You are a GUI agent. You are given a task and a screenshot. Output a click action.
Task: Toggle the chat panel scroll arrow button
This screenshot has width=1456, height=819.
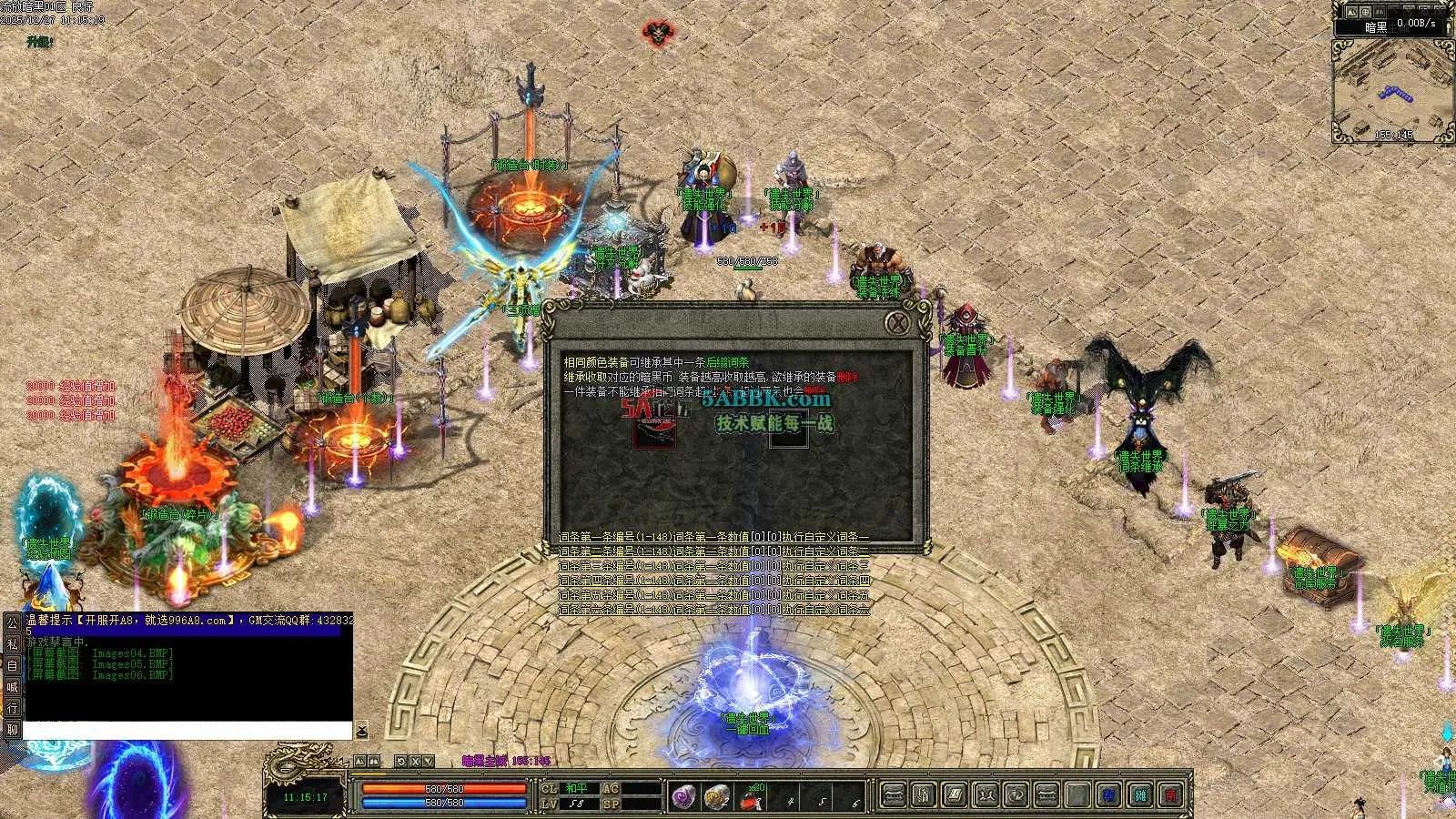[361, 731]
